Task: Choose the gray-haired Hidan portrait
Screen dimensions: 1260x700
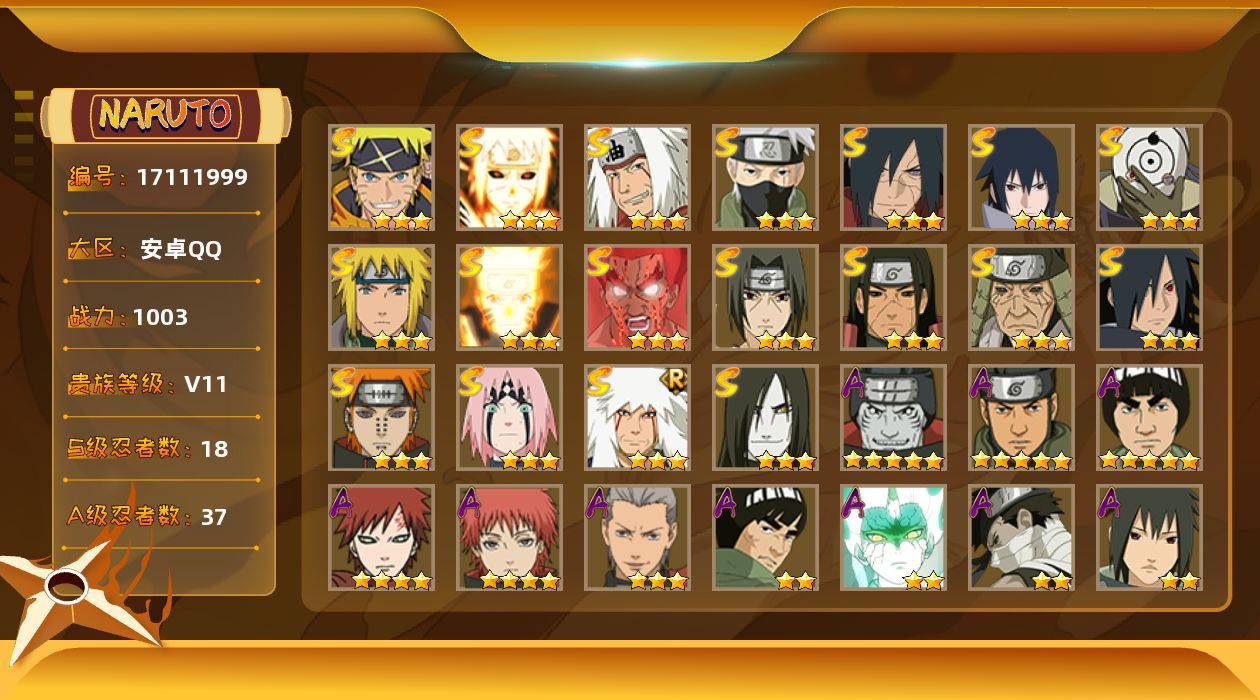Action: [637, 537]
